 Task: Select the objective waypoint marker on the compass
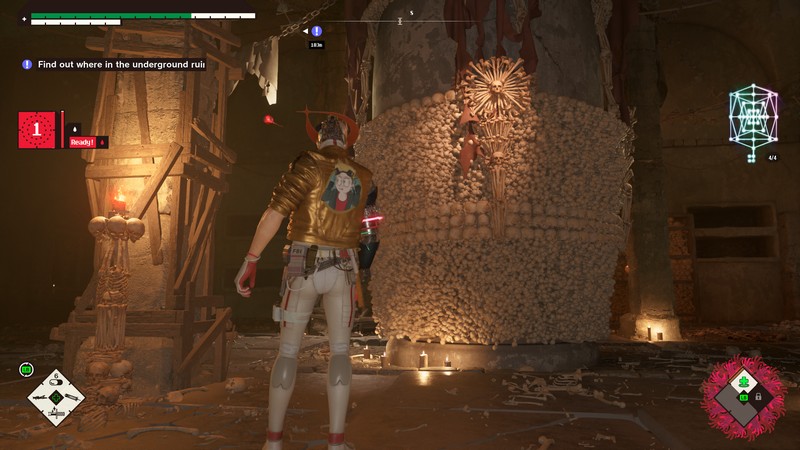(x=317, y=31)
